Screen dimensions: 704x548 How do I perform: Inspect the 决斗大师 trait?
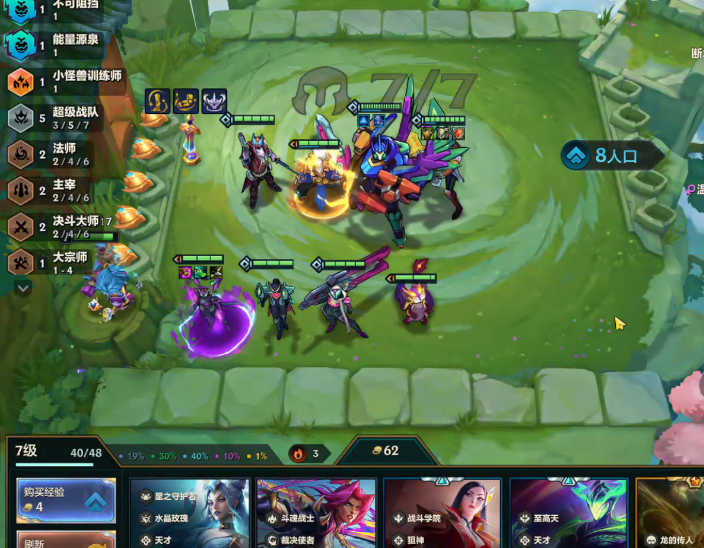[60, 226]
